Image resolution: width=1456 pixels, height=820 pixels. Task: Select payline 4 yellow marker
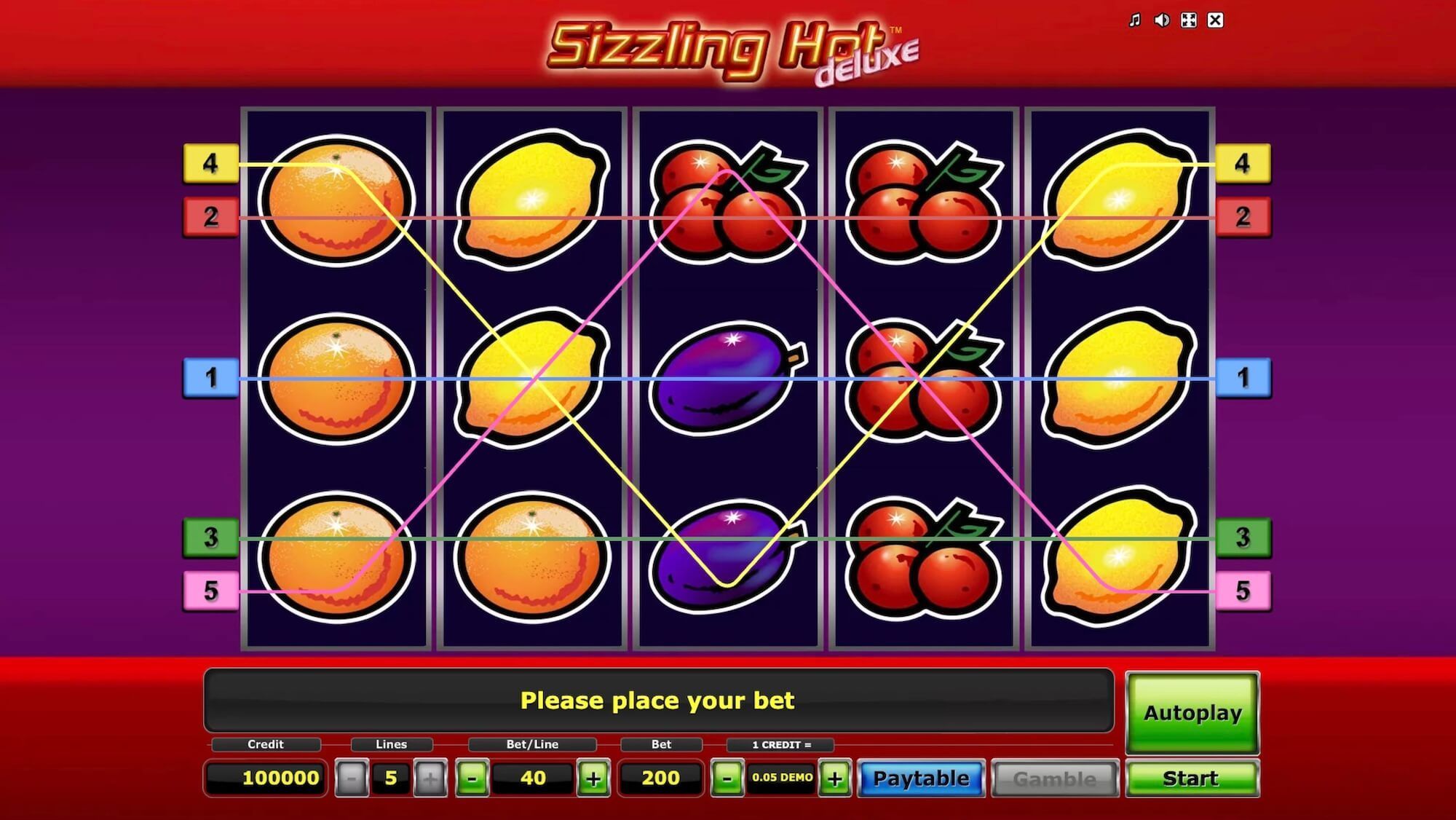click(x=211, y=165)
